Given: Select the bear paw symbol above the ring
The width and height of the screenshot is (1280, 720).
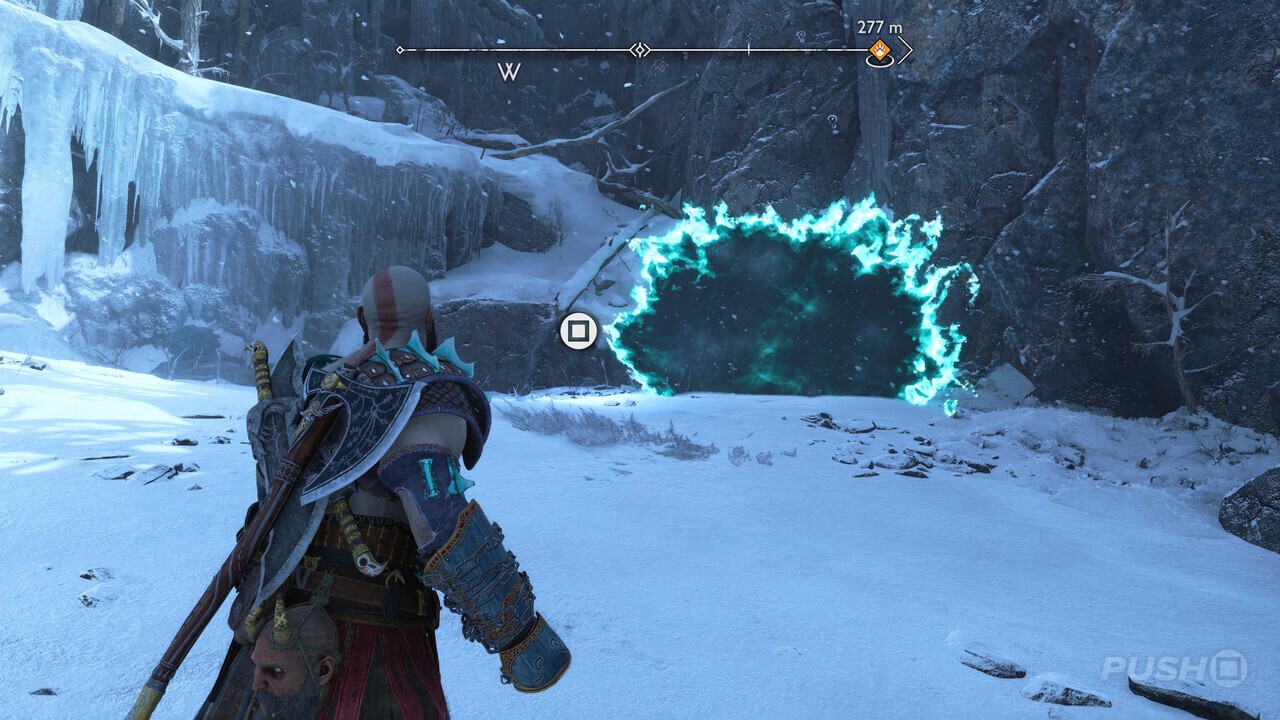Looking at the screenshot, I should 880,47.
